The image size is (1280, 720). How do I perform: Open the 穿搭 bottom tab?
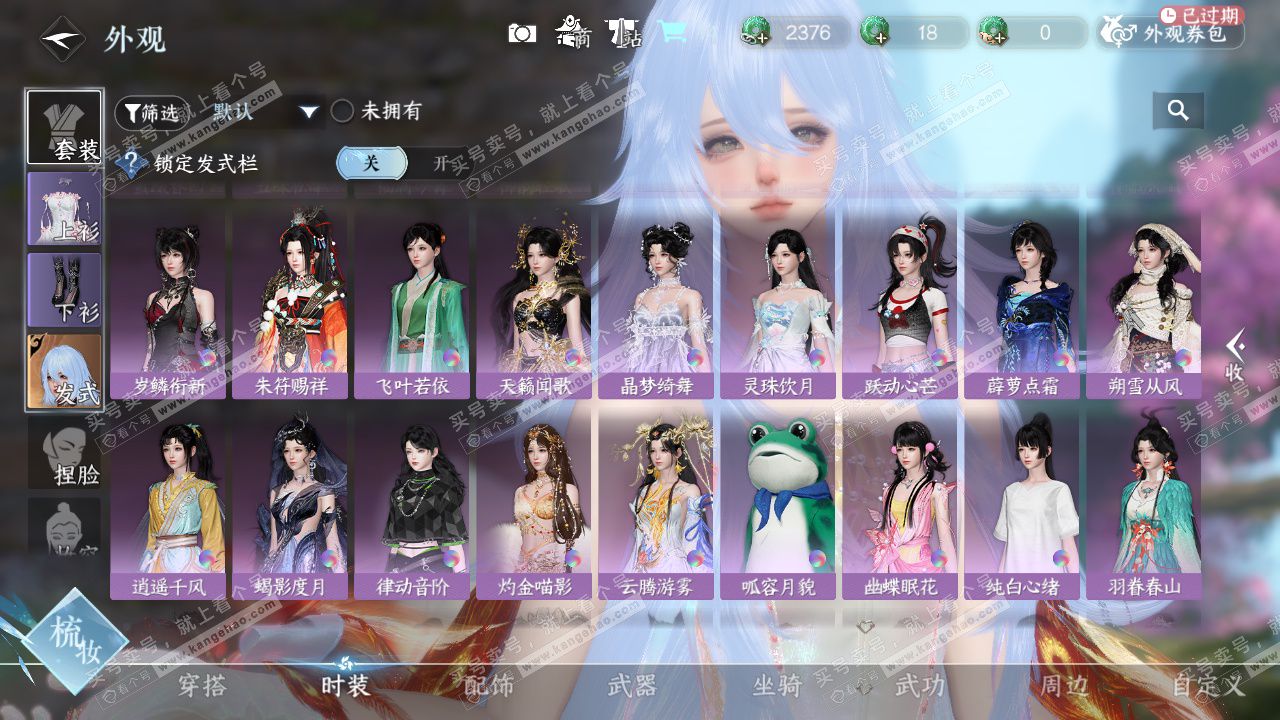pos(202,686)
